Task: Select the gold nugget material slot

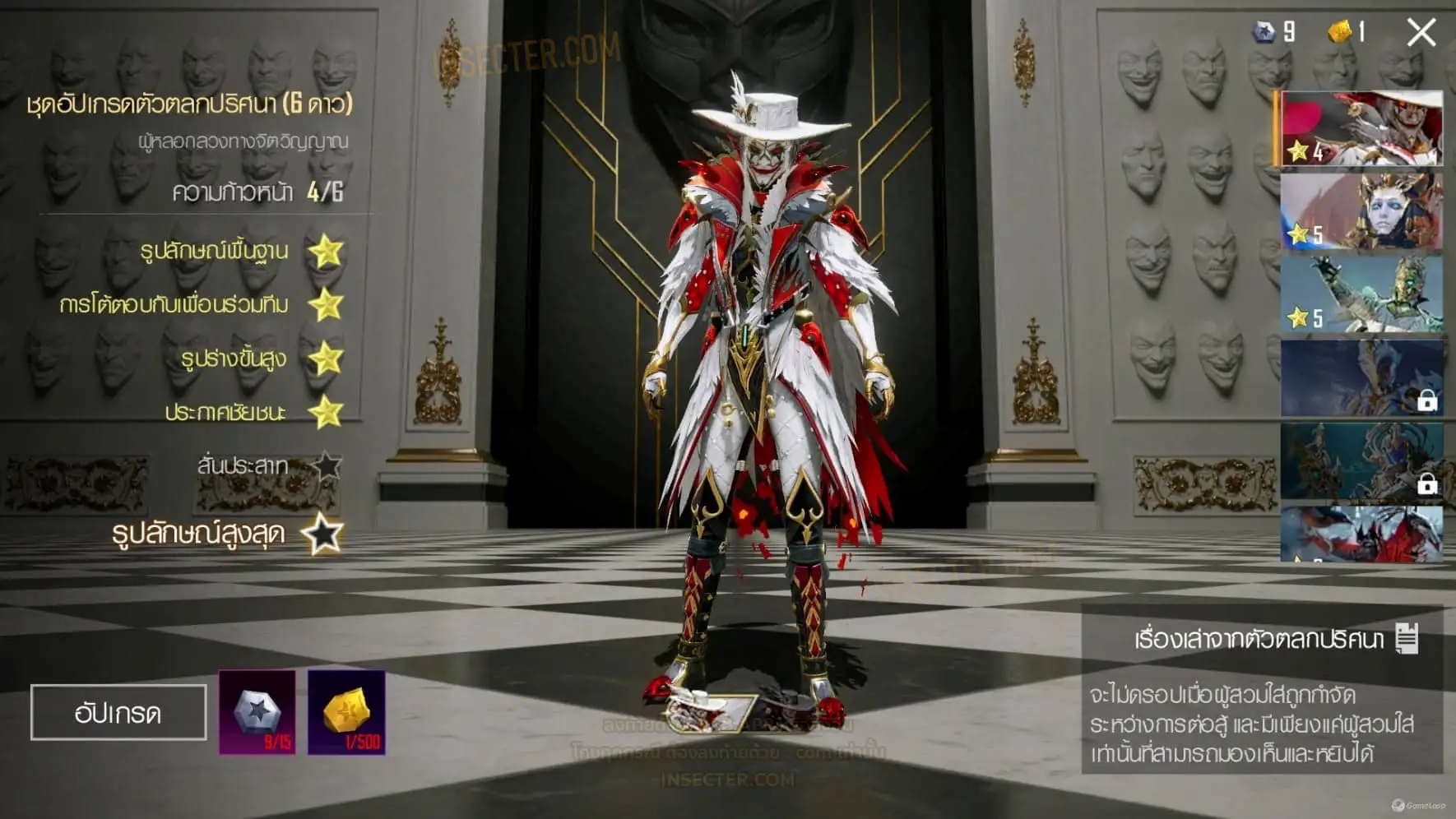Action: pos(346,712)
